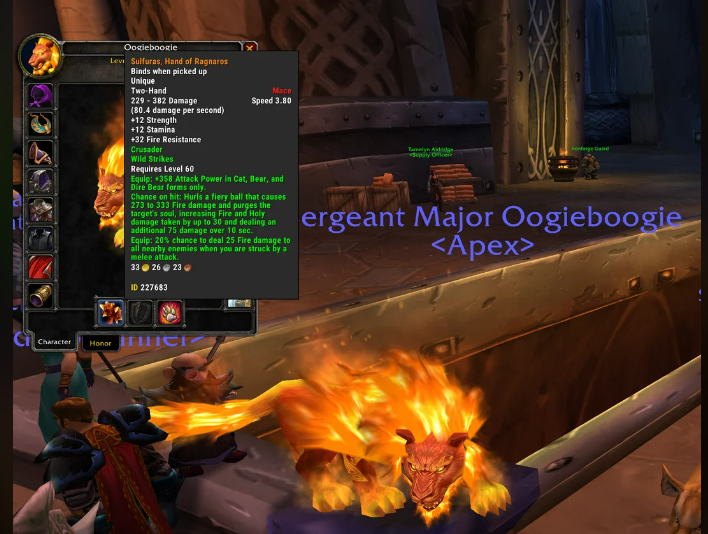Open the Character tab
The width and height of the screenshot is (708, 534).
pos(55,342)
